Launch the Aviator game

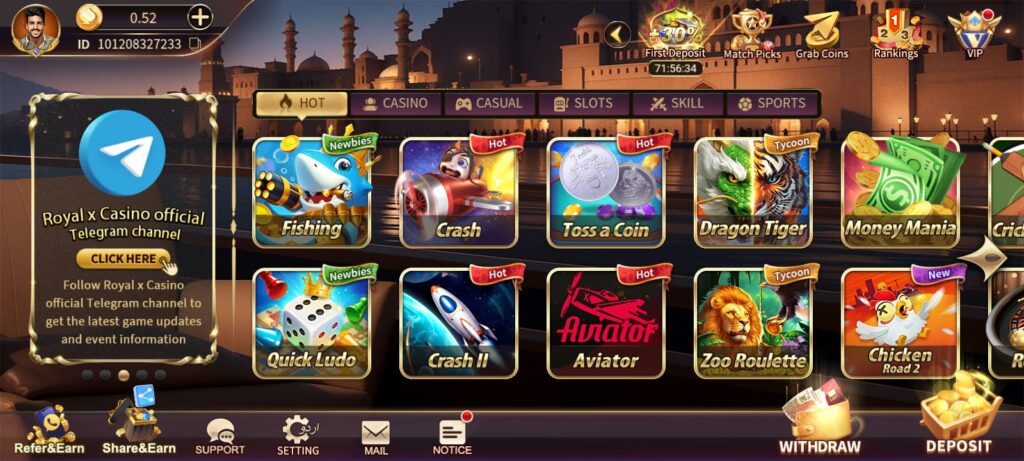coord(606,322)
